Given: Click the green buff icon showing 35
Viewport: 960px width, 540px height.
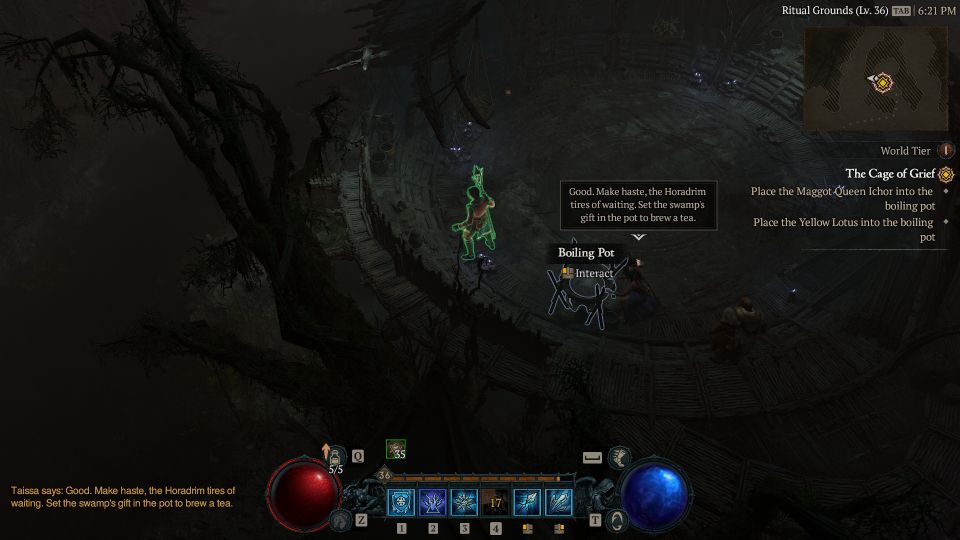Looking at the screenshot, I should 396,451.
